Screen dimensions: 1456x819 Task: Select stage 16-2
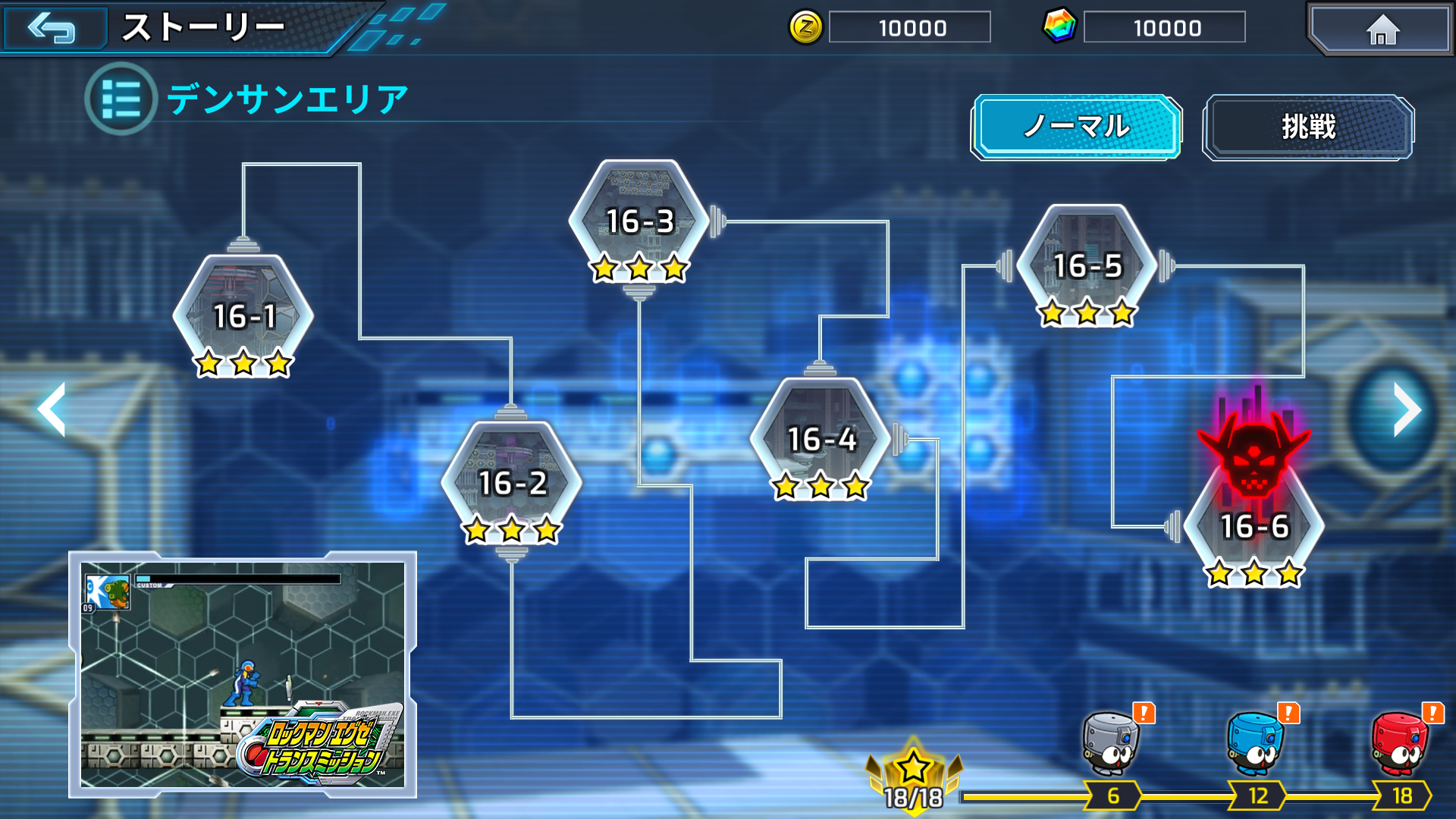512,483
